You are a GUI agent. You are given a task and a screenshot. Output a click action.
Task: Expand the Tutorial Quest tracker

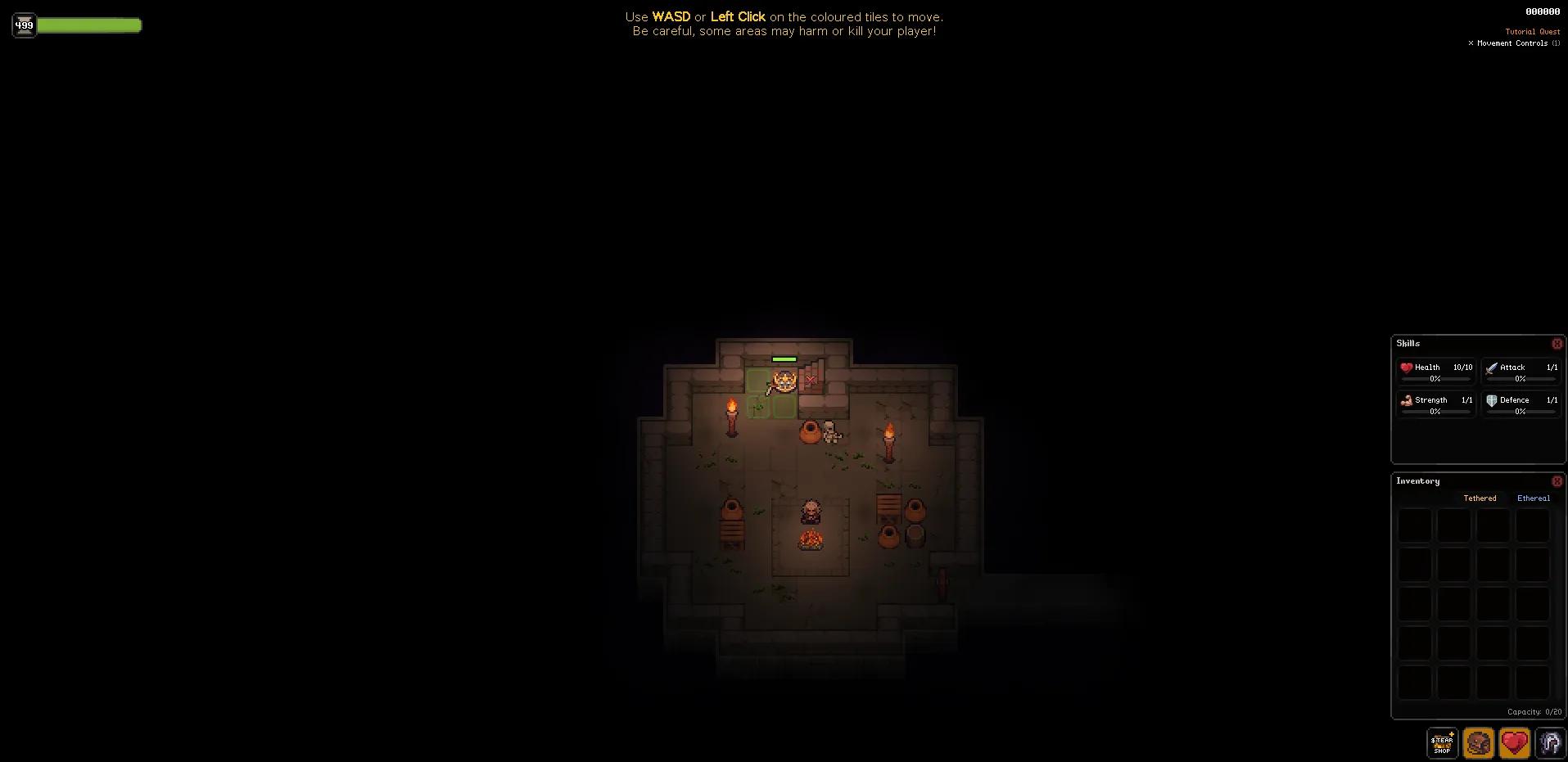(x=1531, y=31)
